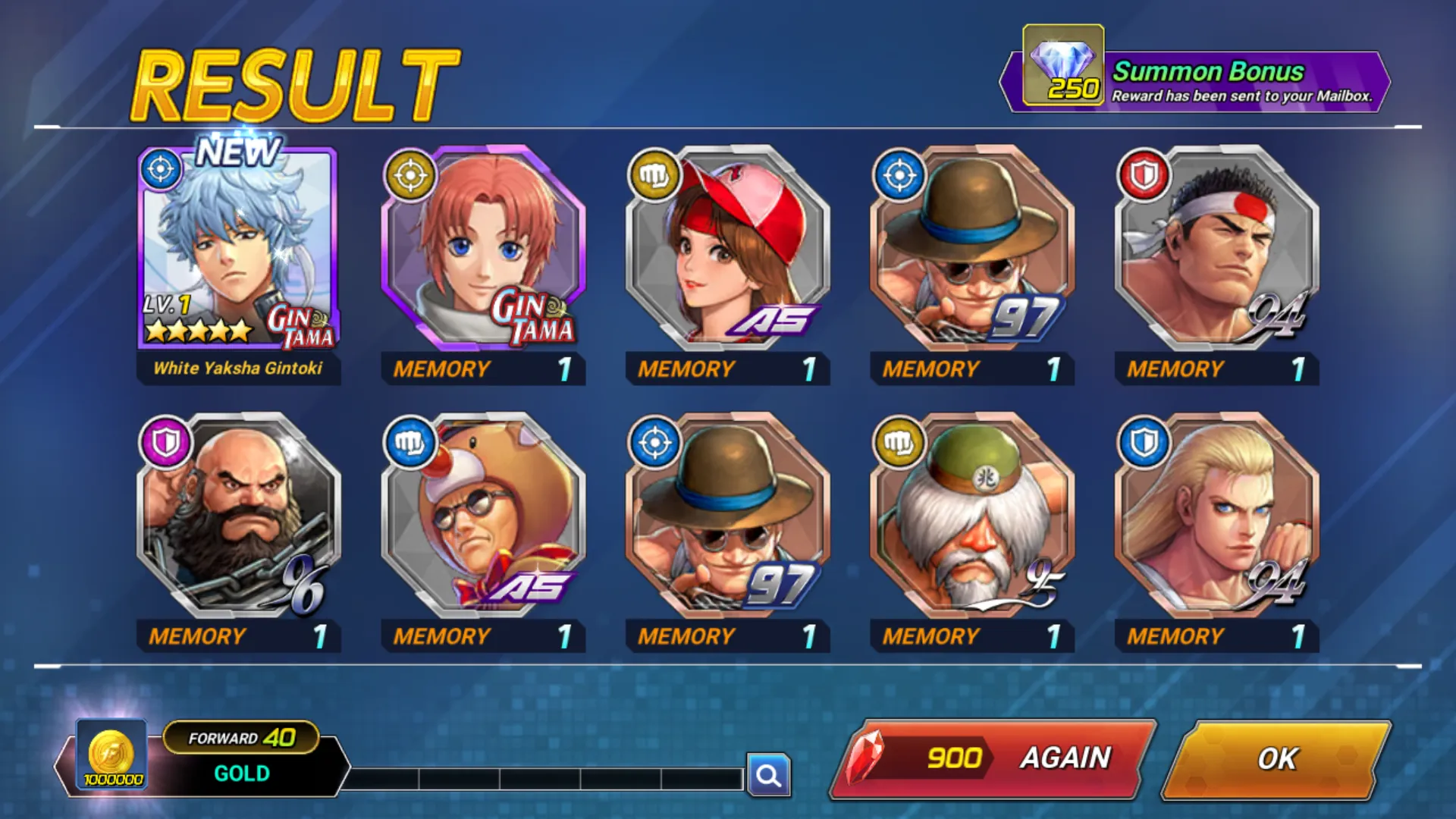The width and height of the screenshot is (1456, 819).
Task: Select the red-cap girl AS memory card
Action: point(727,250)
